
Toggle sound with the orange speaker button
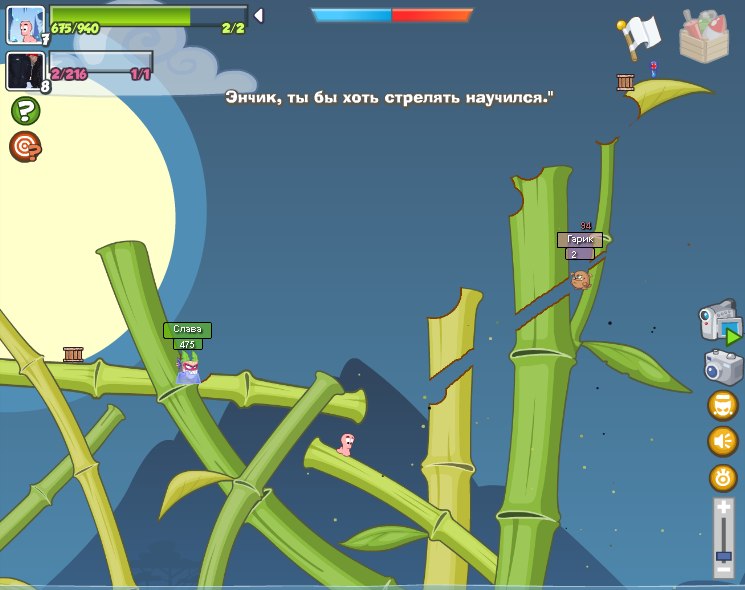coord(722,441)
